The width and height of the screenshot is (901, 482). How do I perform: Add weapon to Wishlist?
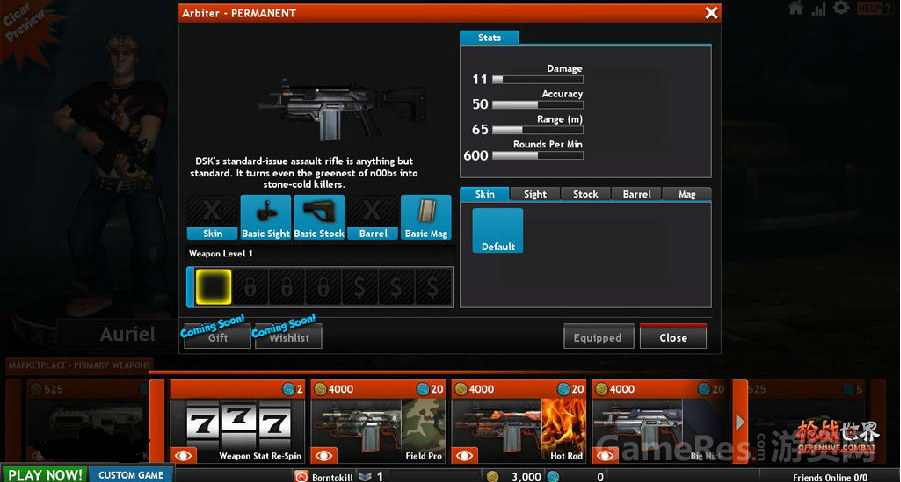pos(289,337)
